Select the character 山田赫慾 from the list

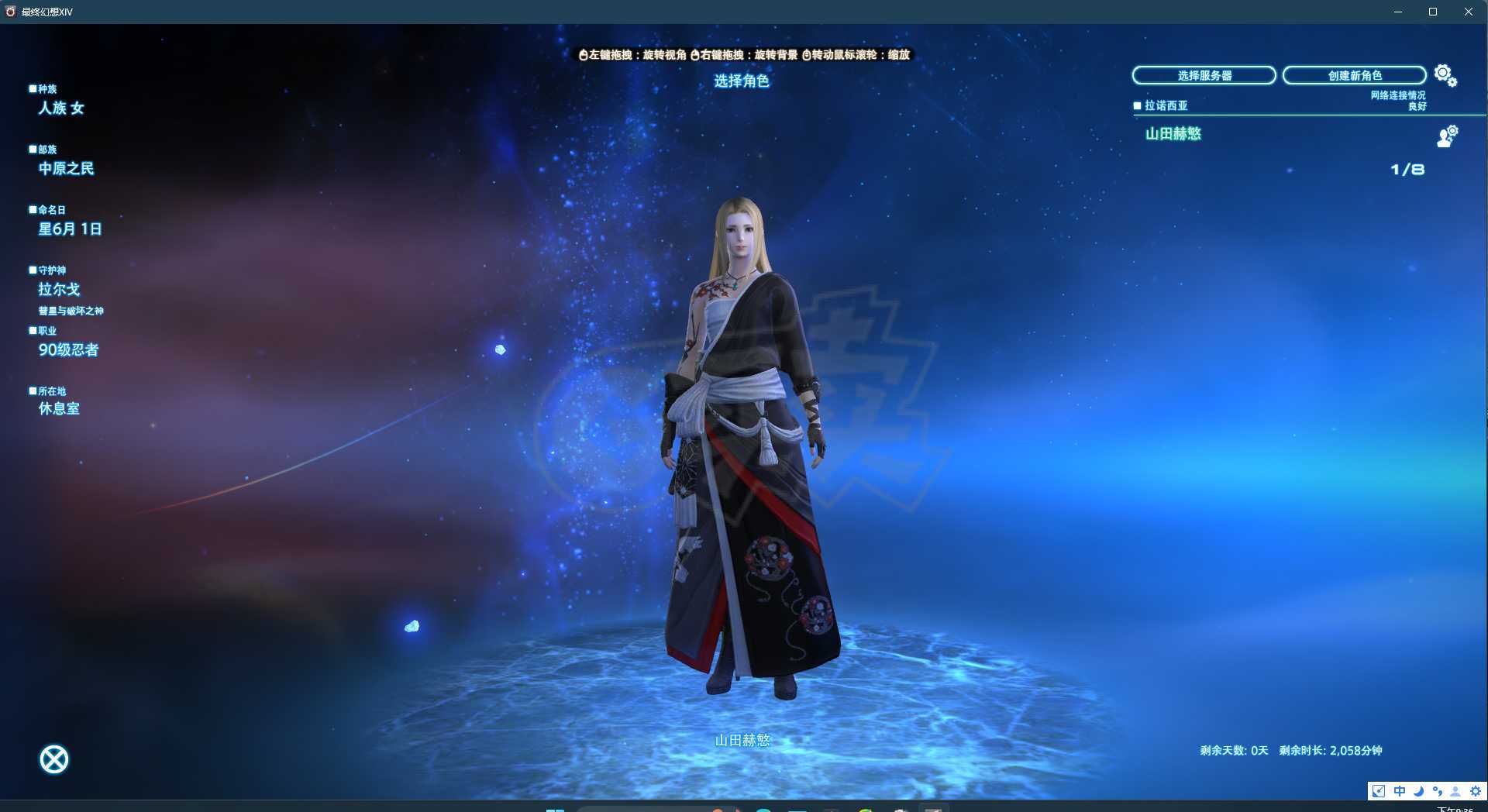tap(1173, 134)
